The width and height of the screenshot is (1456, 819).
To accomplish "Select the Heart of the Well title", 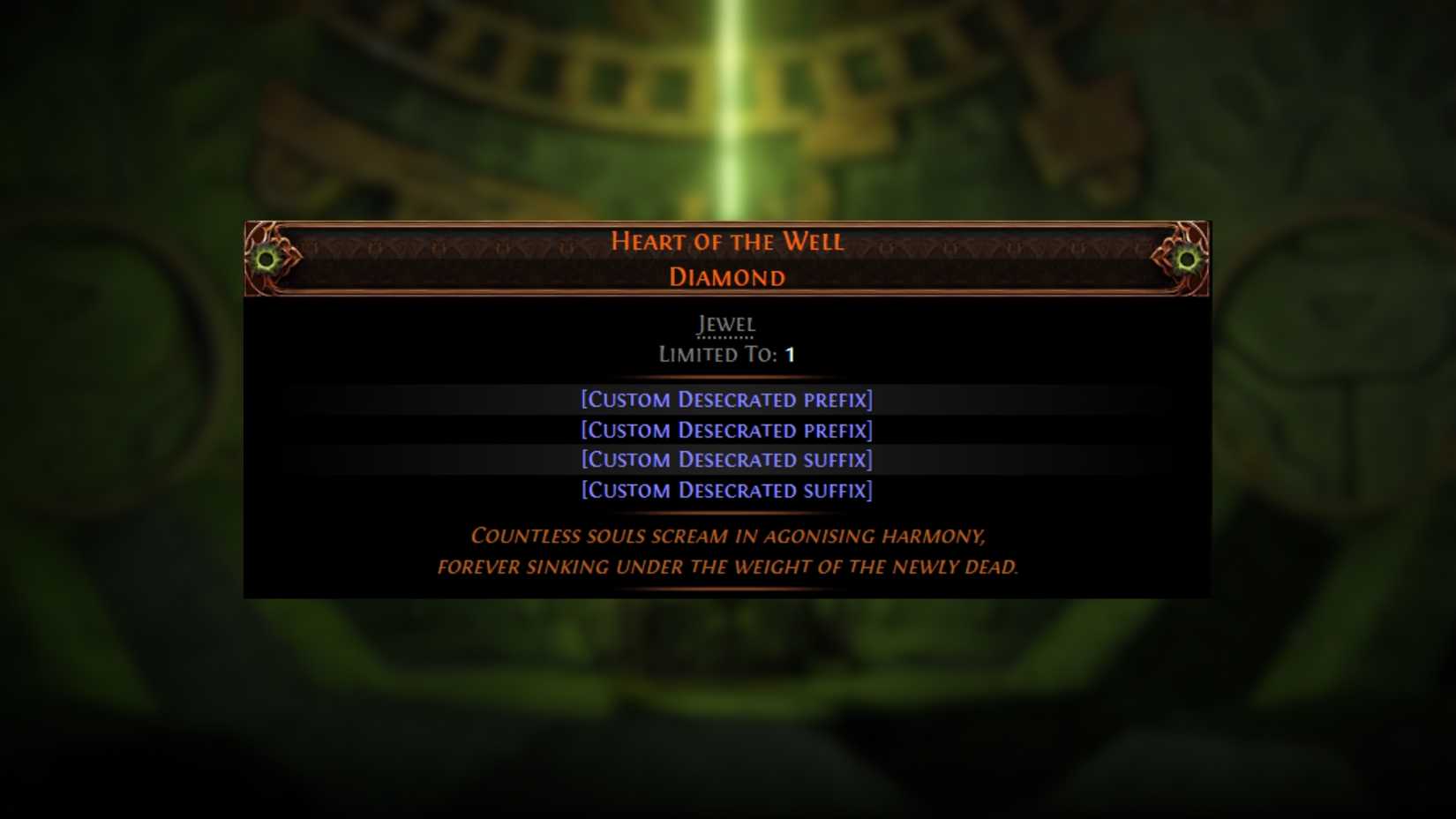I will 727,241.
